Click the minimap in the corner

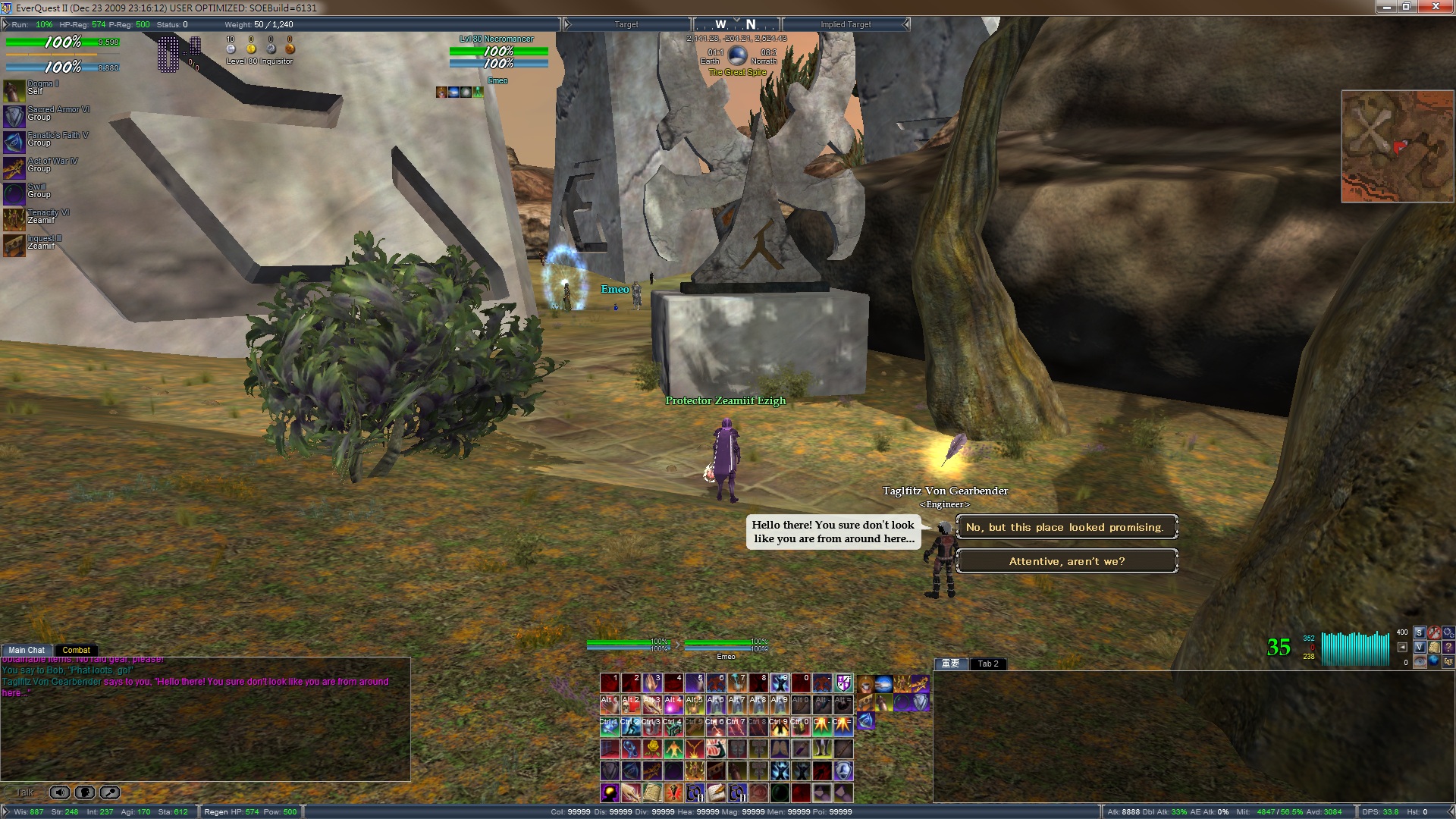coord(1397,146)
